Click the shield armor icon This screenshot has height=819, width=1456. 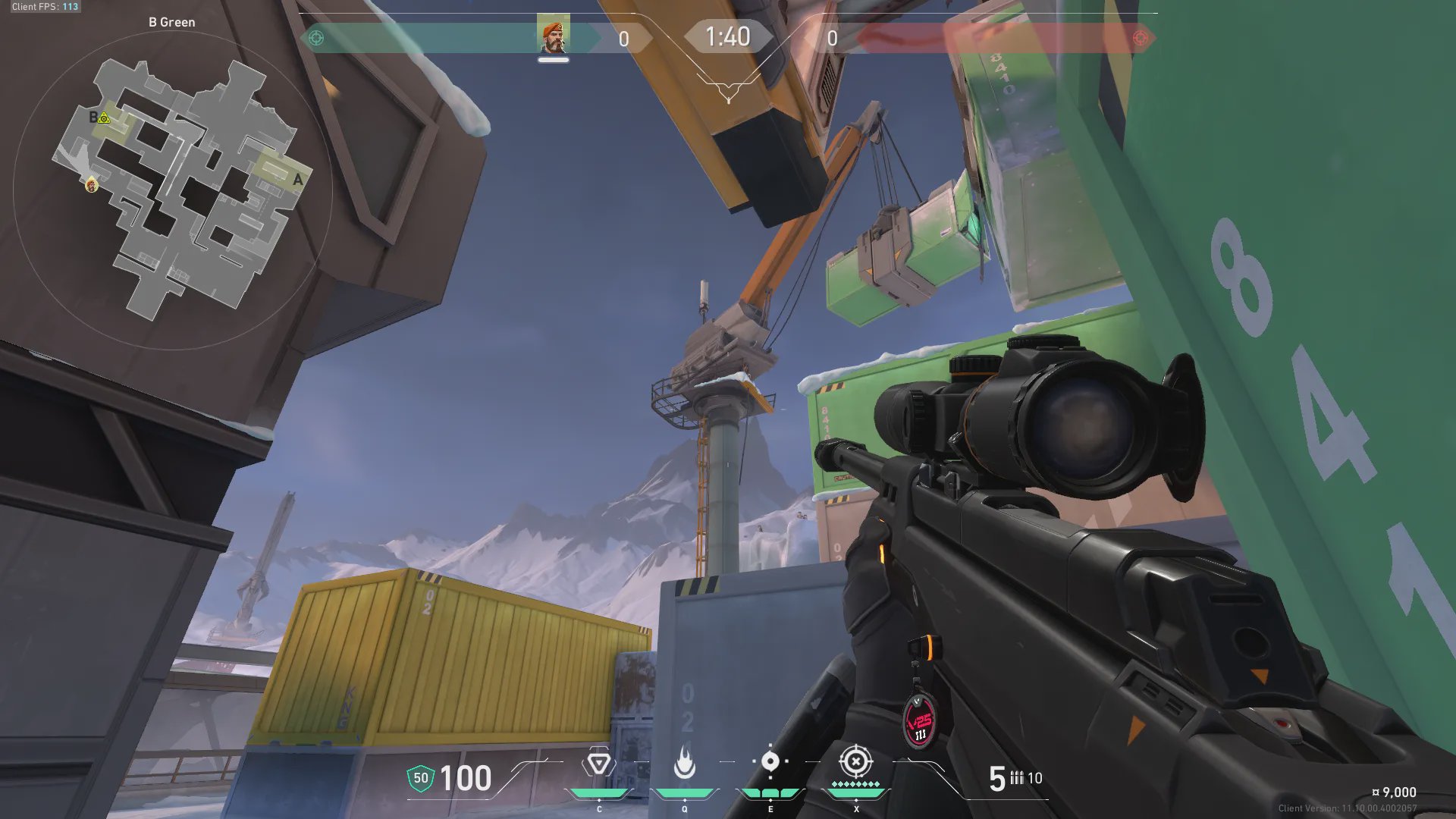pyautogui.click(x=420, y=778)
